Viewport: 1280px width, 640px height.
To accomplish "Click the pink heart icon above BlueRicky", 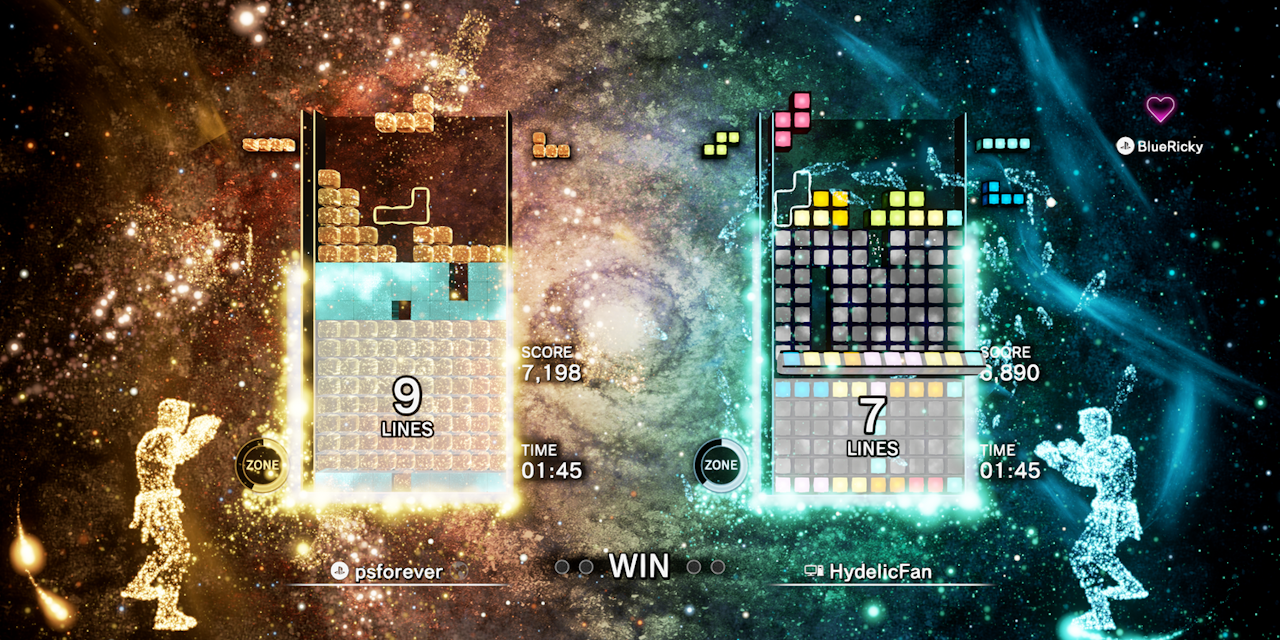I will [1160, 109].
